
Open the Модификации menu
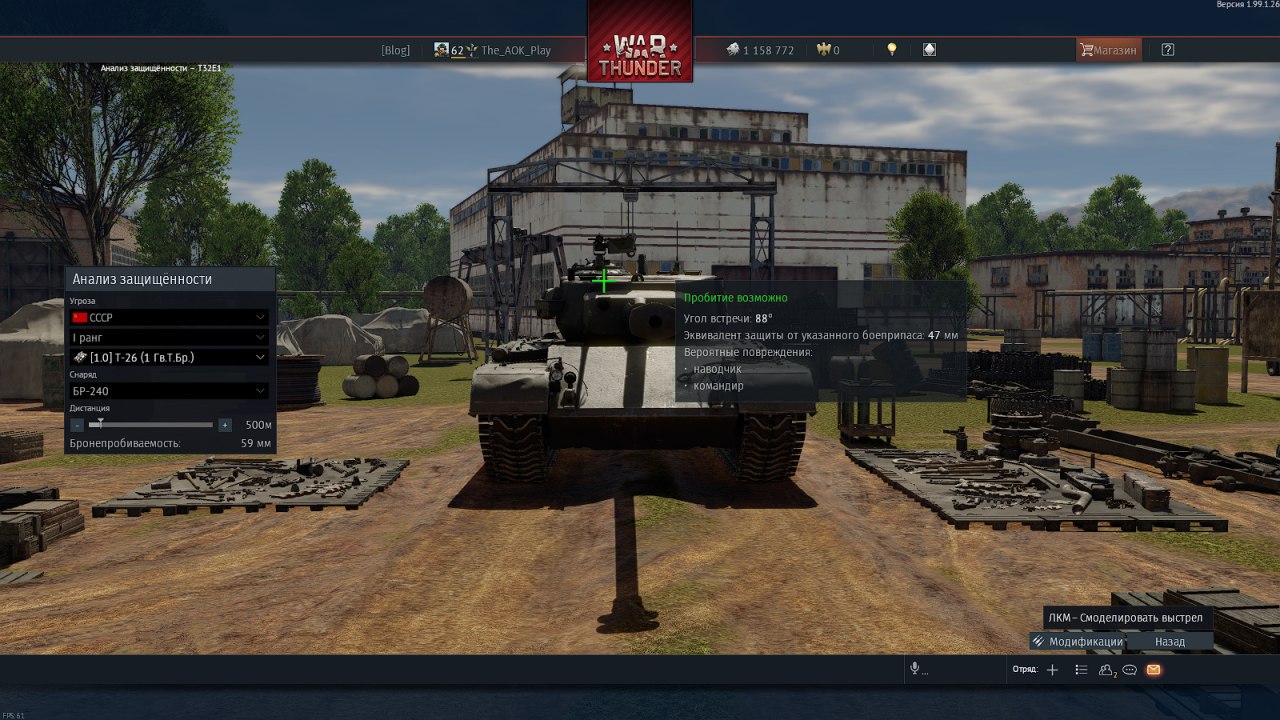click(1078, 642)
